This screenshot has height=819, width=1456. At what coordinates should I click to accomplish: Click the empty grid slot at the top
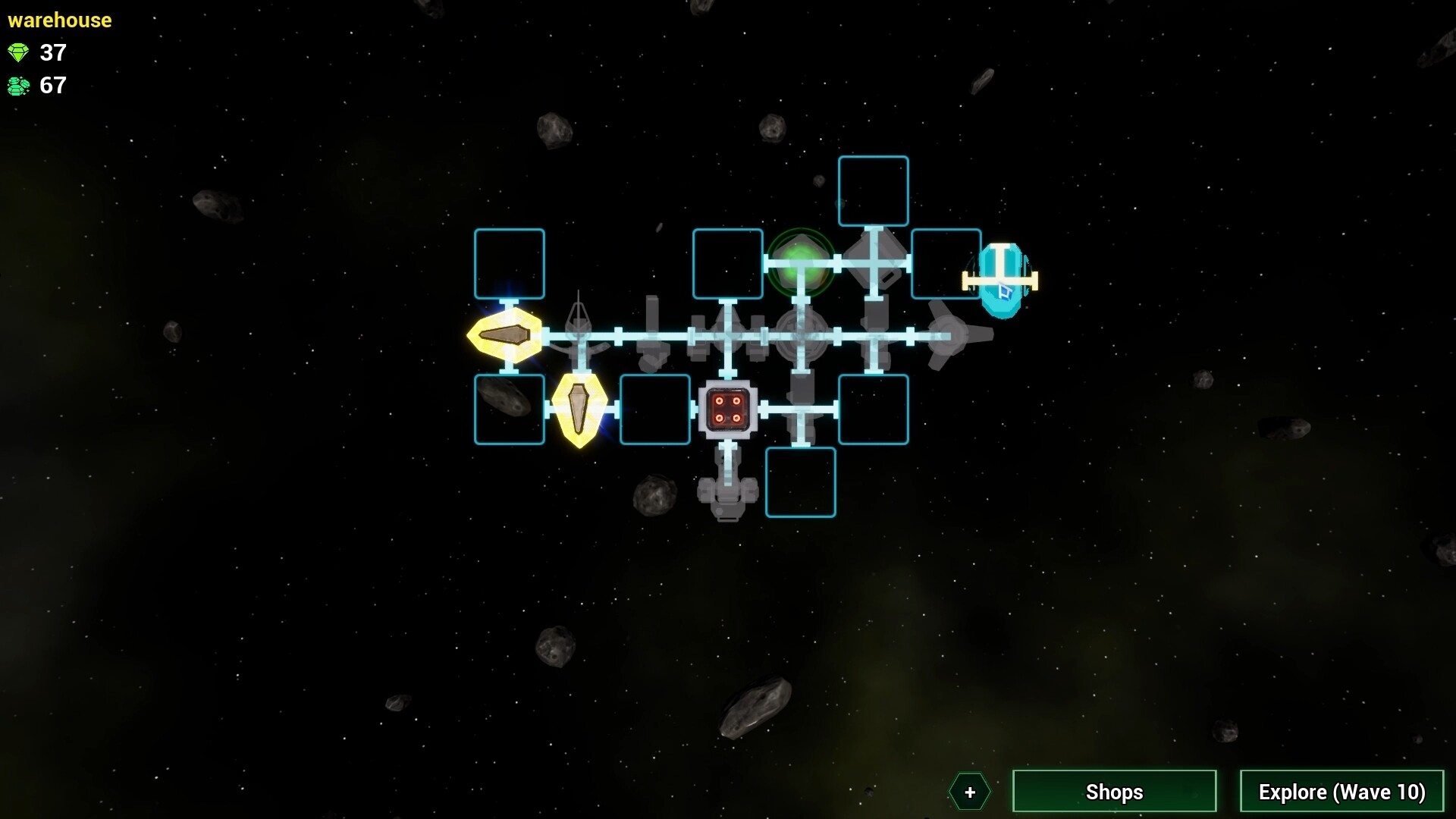point(873,190)
